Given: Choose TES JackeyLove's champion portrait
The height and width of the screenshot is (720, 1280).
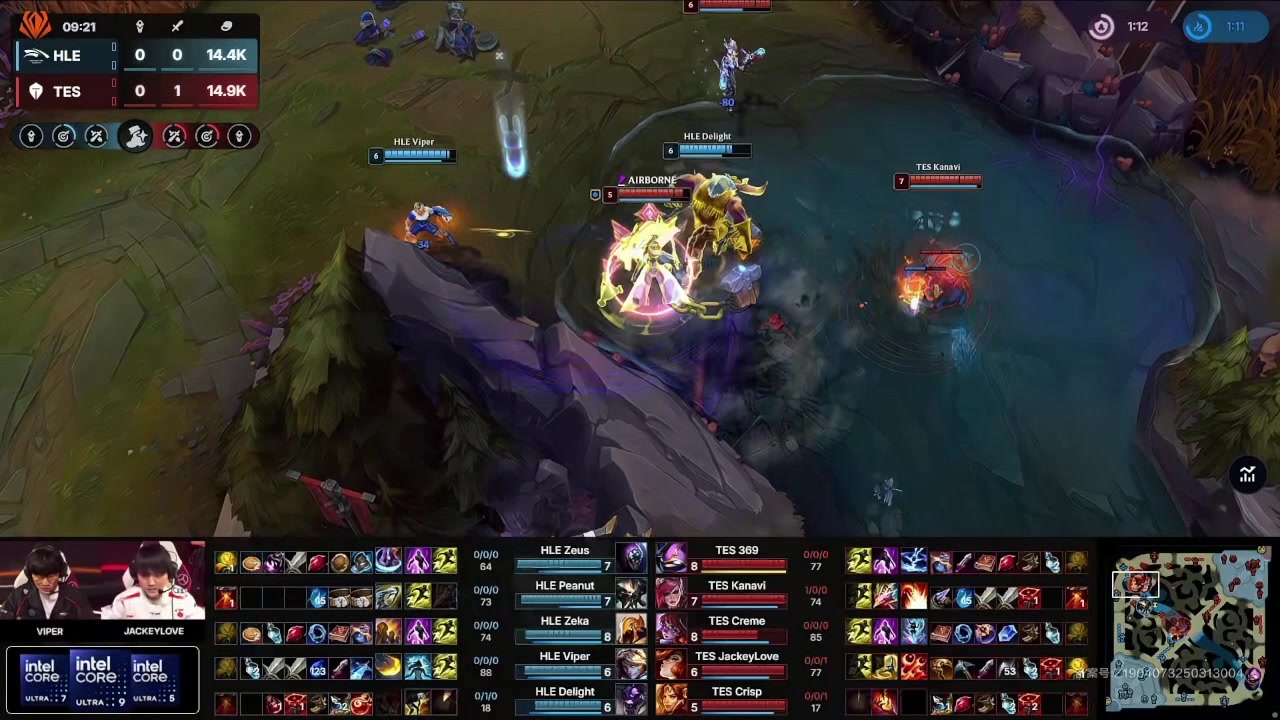Looking at the screenshot, I should pos(671,664).
